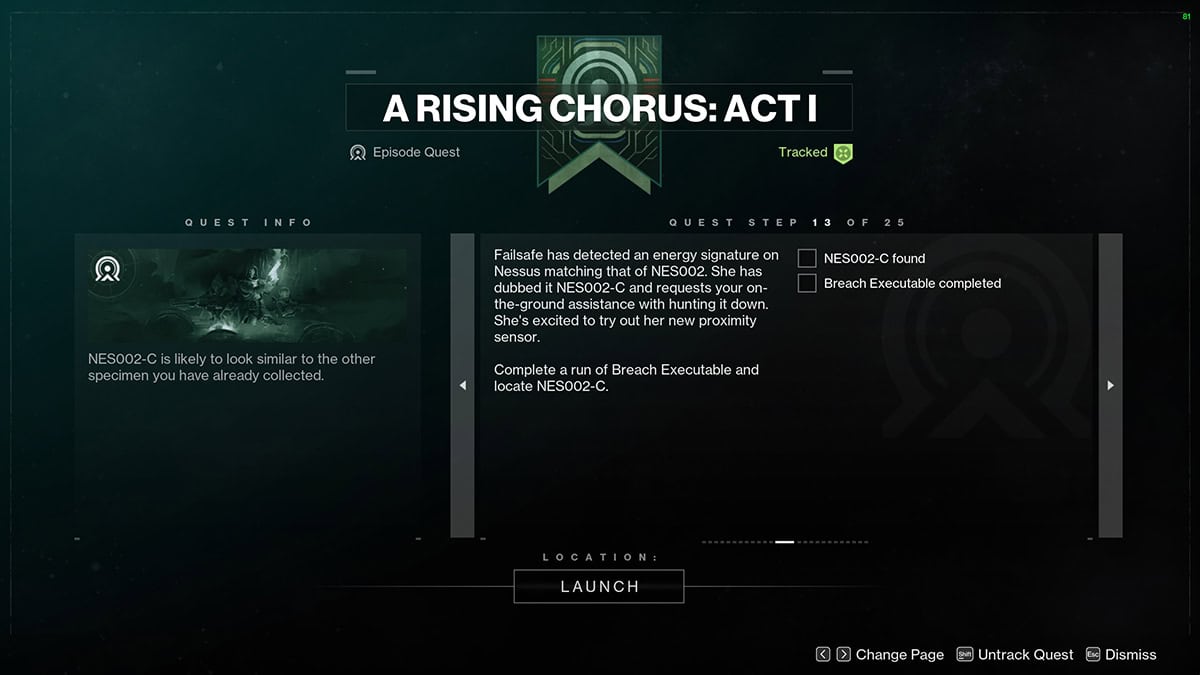1200x675 pixels.
Task: Select the quest info artwork thumbnail
Action: (248, 294)
